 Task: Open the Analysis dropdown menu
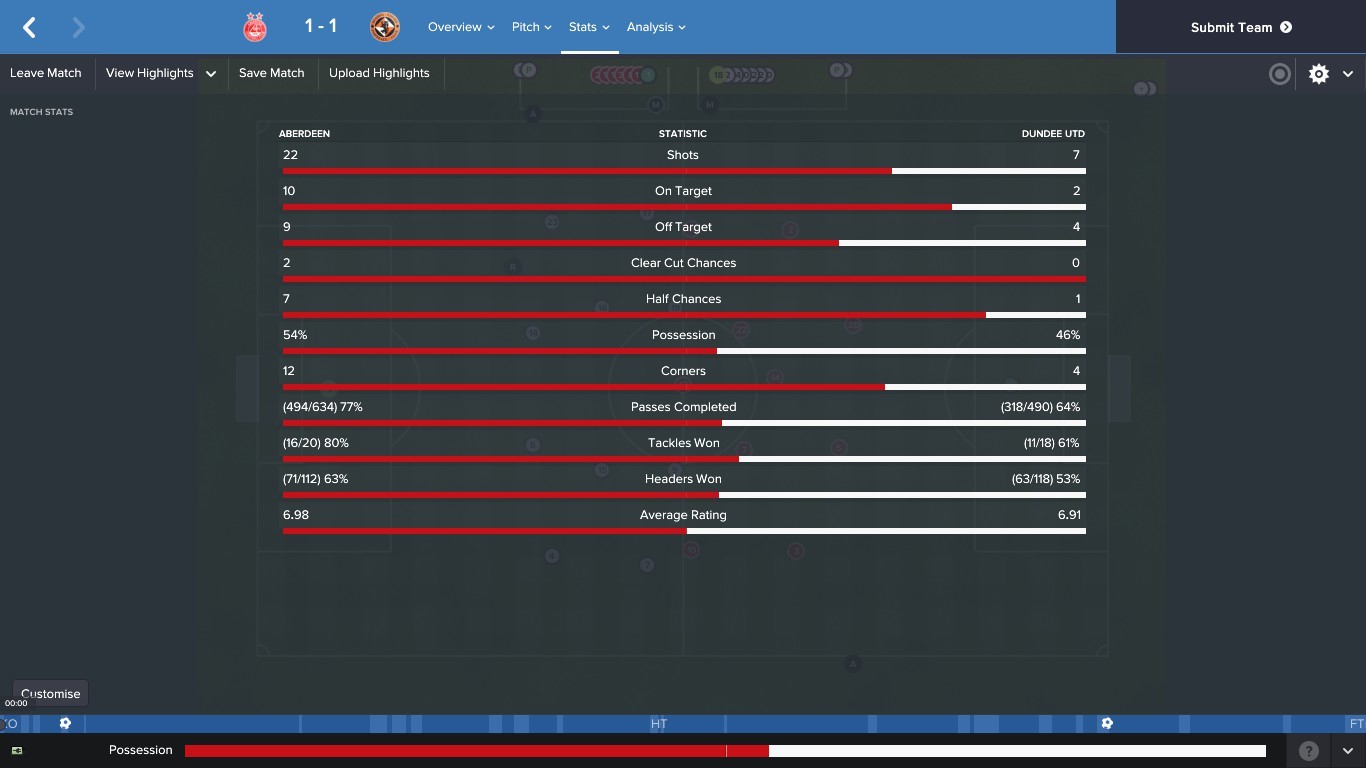pyautogui.click(x=656, y=27)
